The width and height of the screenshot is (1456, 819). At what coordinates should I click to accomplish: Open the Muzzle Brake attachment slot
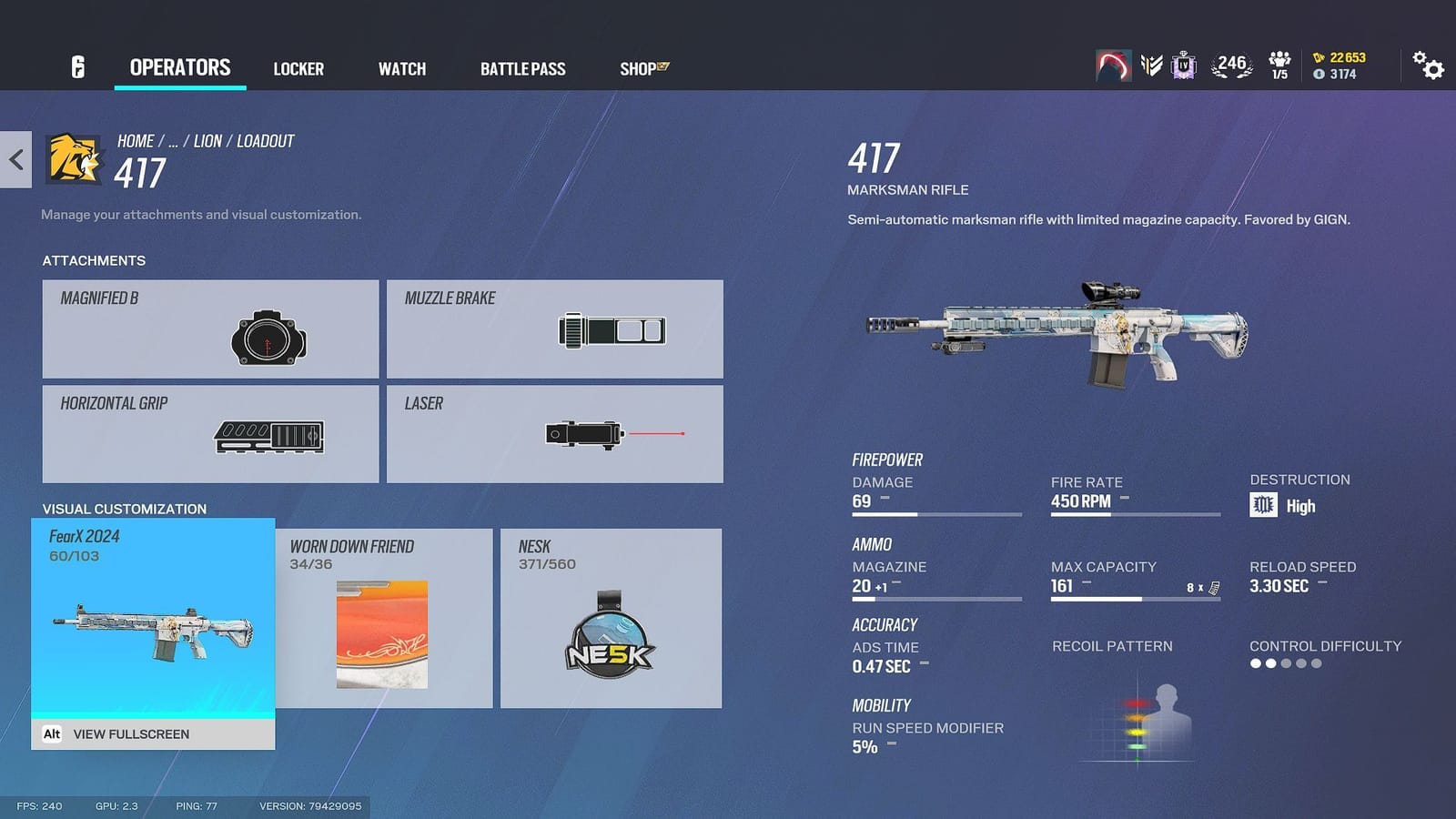click(x=553, y=329)
